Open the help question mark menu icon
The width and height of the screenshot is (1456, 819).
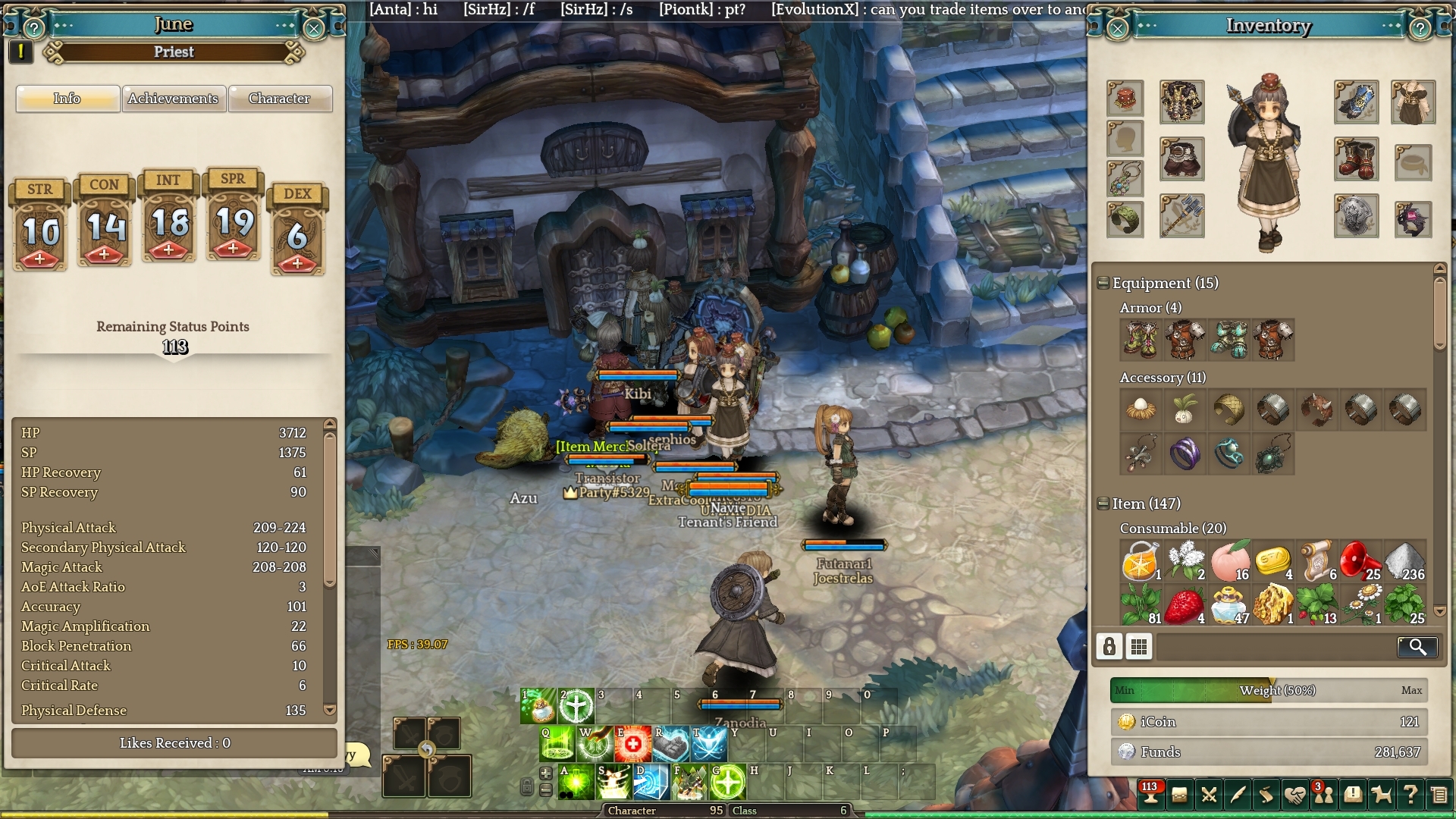coord(1410,795)
